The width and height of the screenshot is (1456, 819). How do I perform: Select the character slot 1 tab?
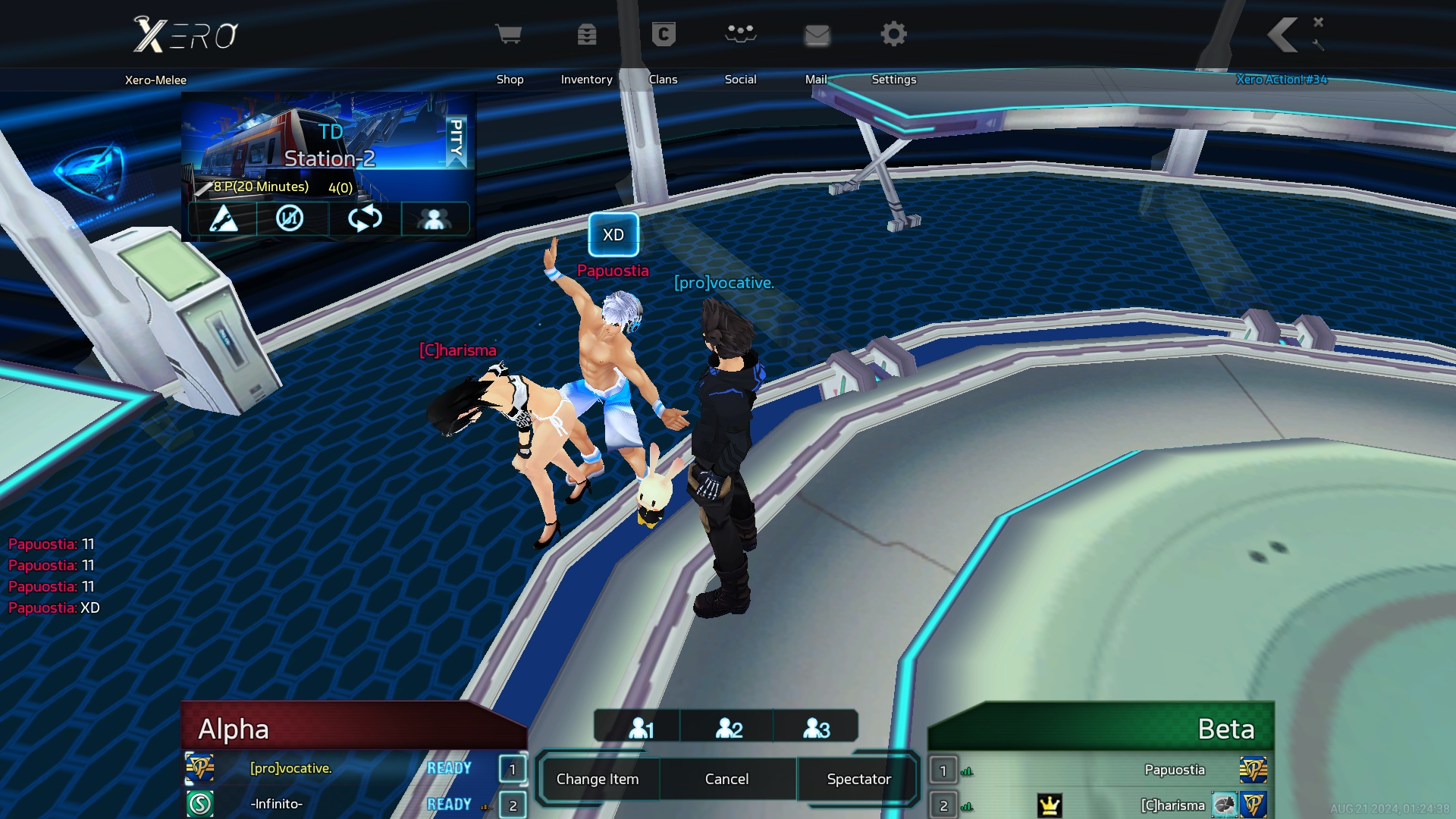pos(641,728)
